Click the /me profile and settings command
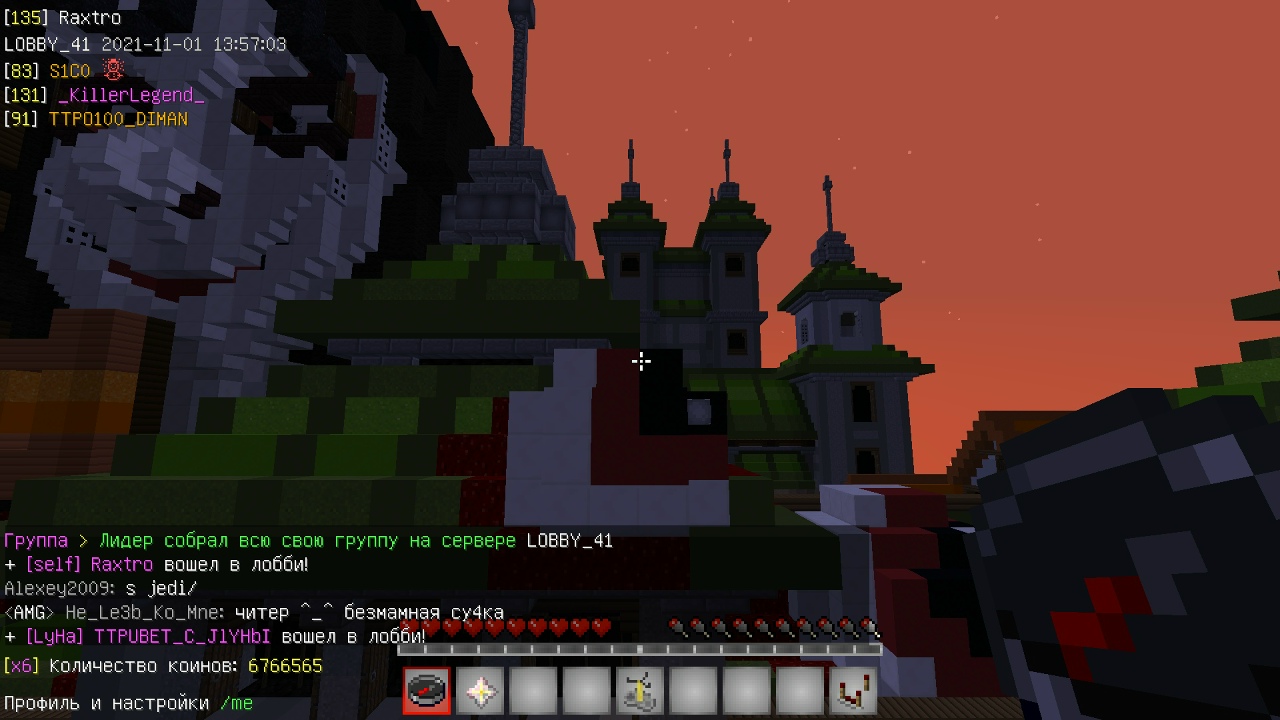The image size is (1280, 720). coord(236,703)
